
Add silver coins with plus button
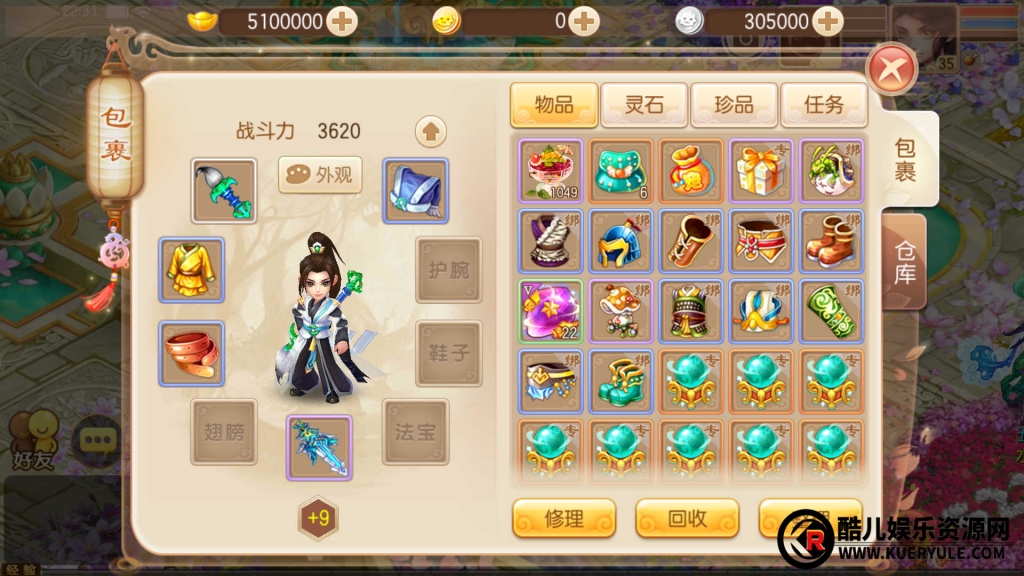827,21
